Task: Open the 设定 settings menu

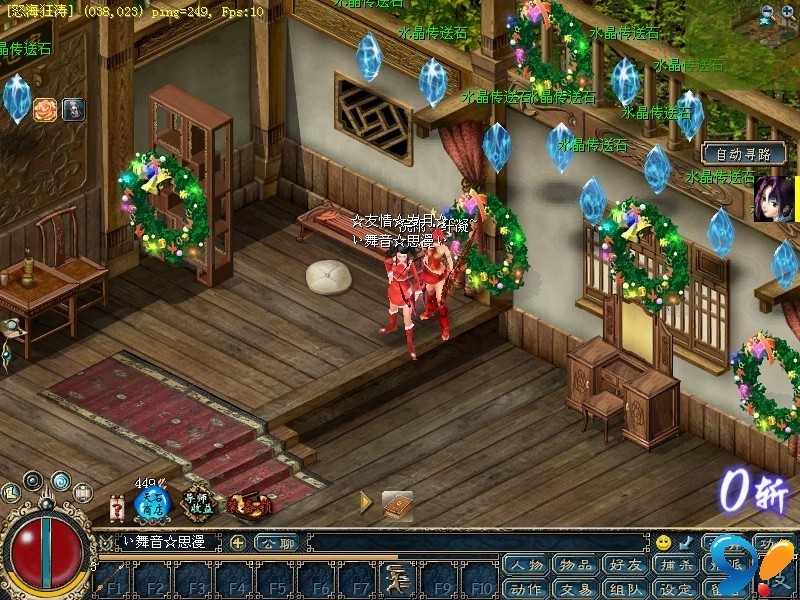Action: tap(678, 588)
